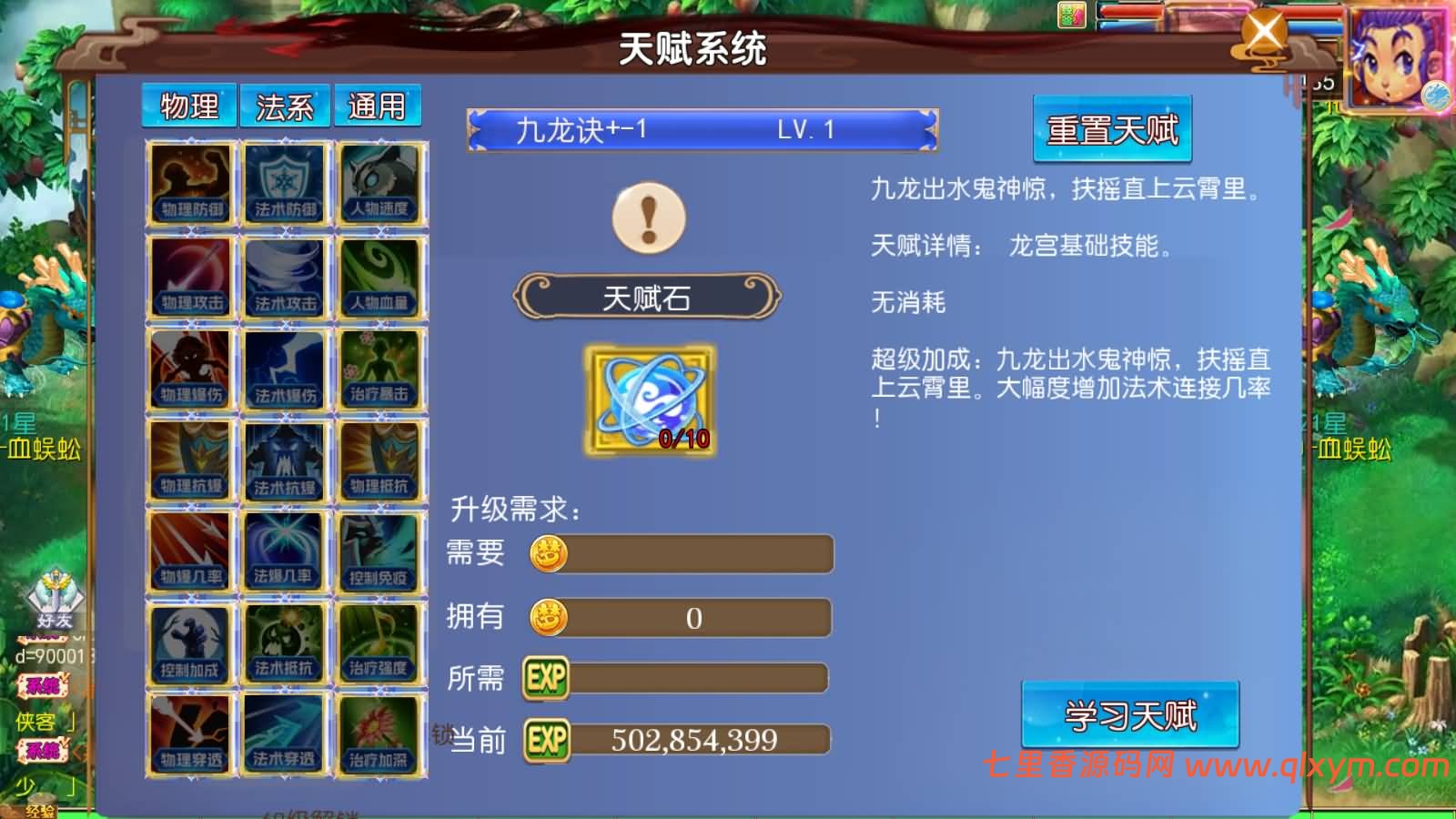
Task: Switch to the 法系 tab
Action: coord(285,106)
